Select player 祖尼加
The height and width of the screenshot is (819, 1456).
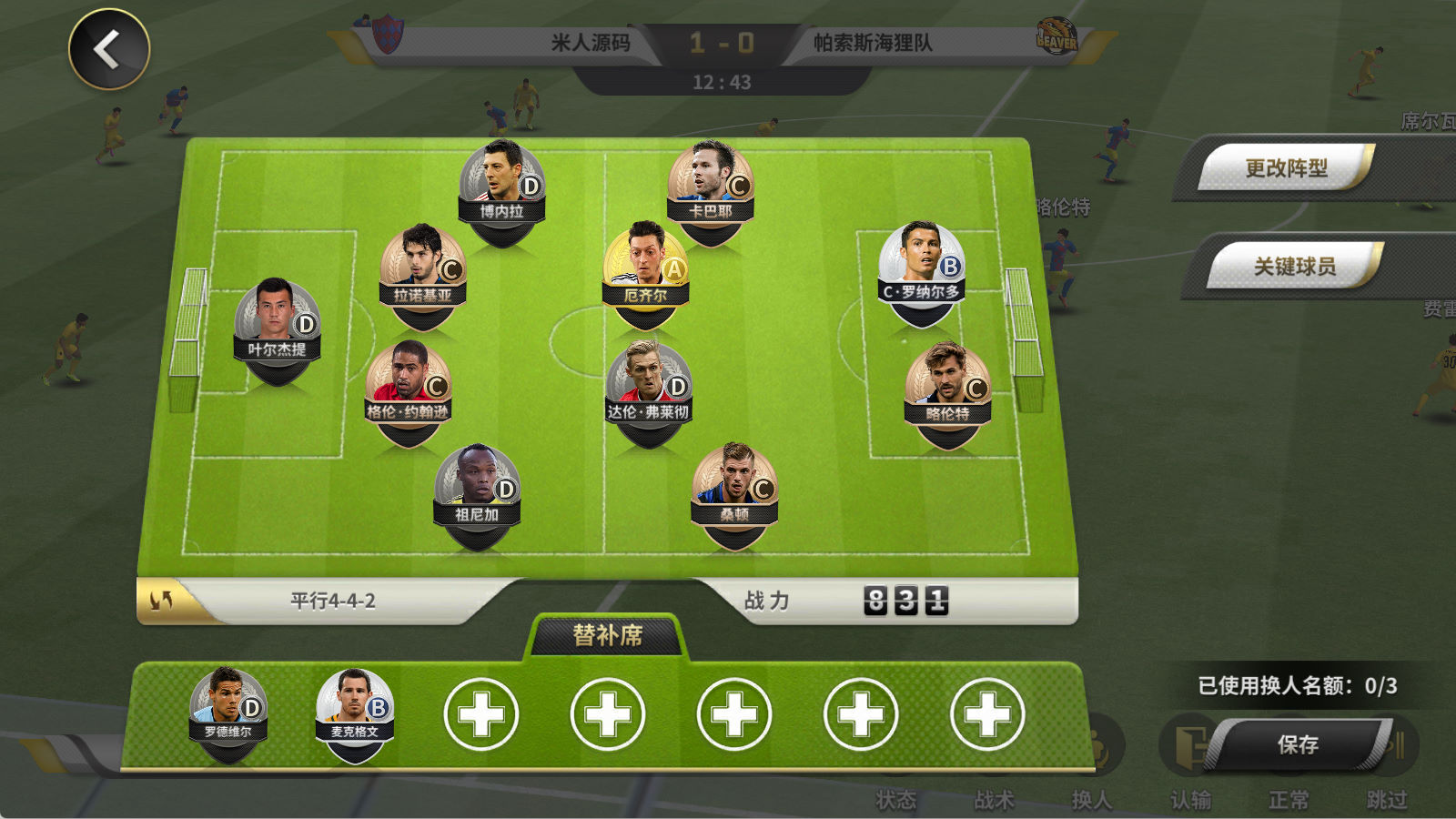coord(477,490)
